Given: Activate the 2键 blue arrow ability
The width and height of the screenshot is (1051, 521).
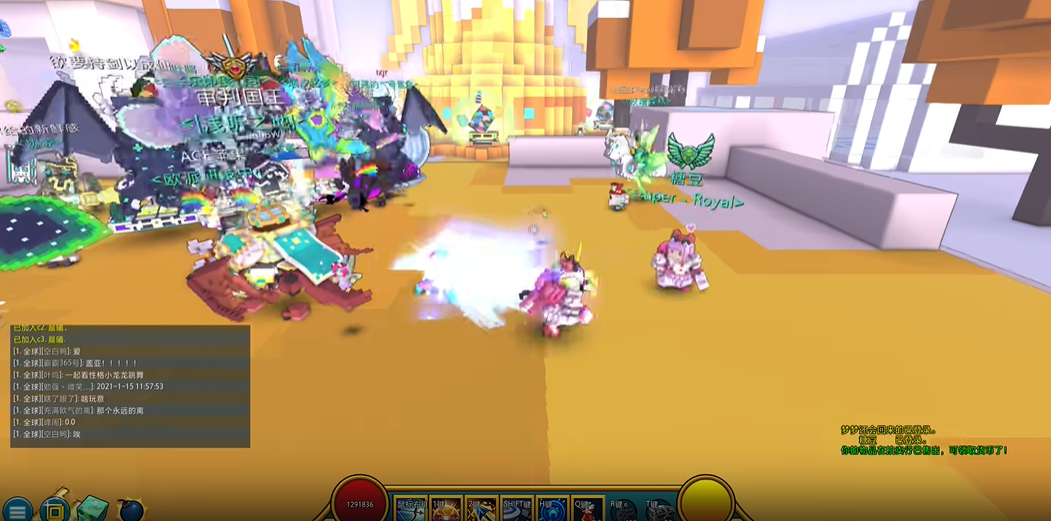Looking at the screenshot, I should pyautogui.click(x=482, y=509).
